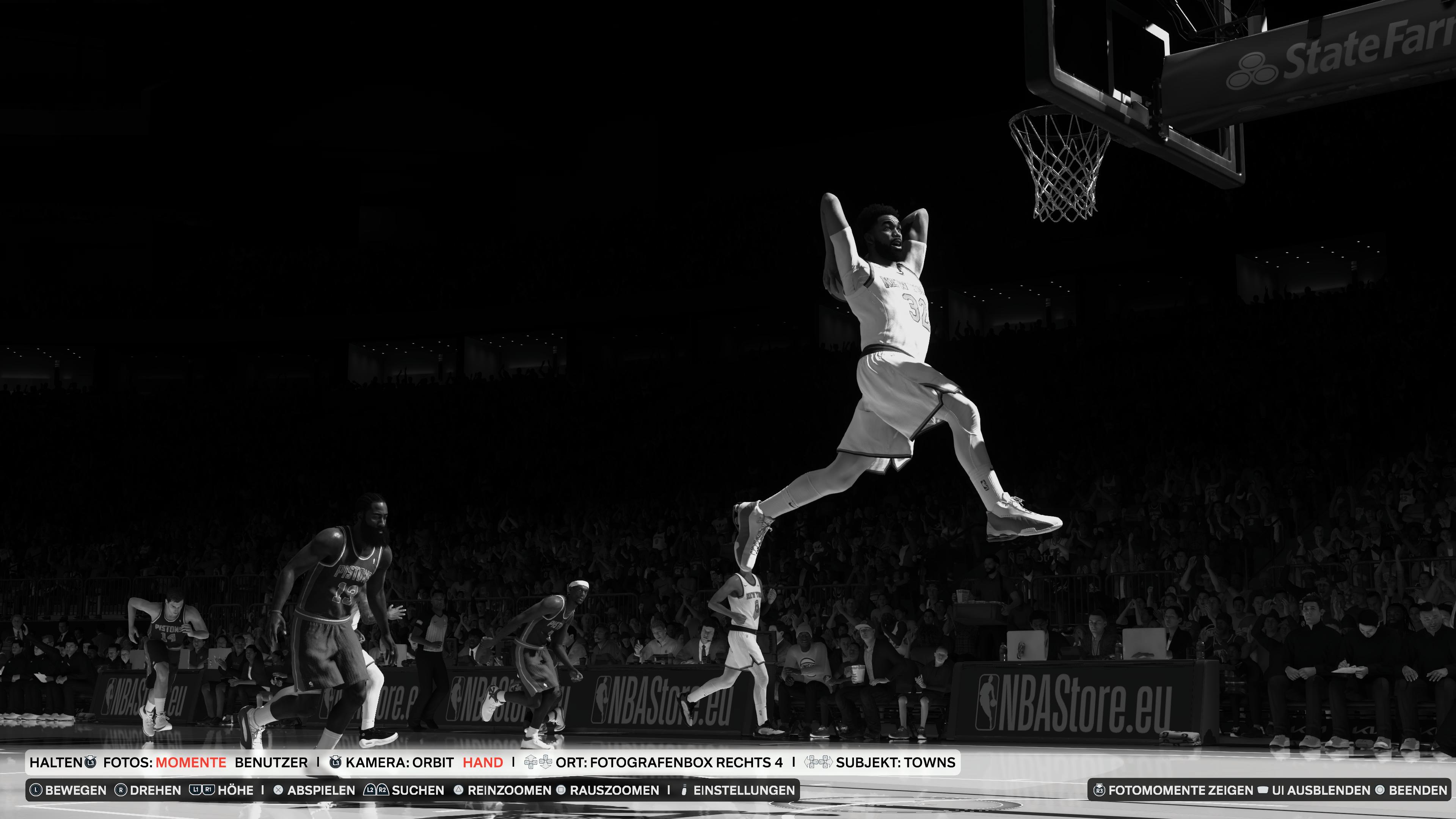Choose the ORBIT camera option
The image size is (1456, 819).
tap(433, 763)
